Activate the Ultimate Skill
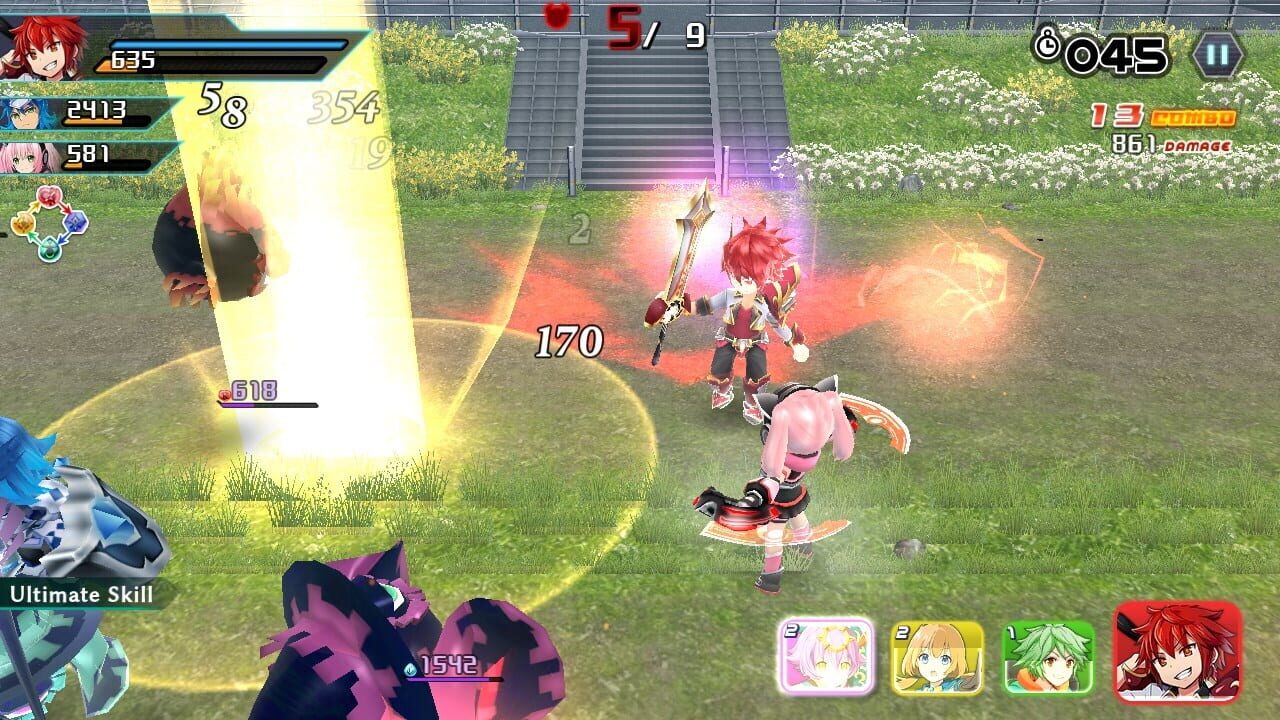The image size is (1280, 720). (x=82, y=595)
